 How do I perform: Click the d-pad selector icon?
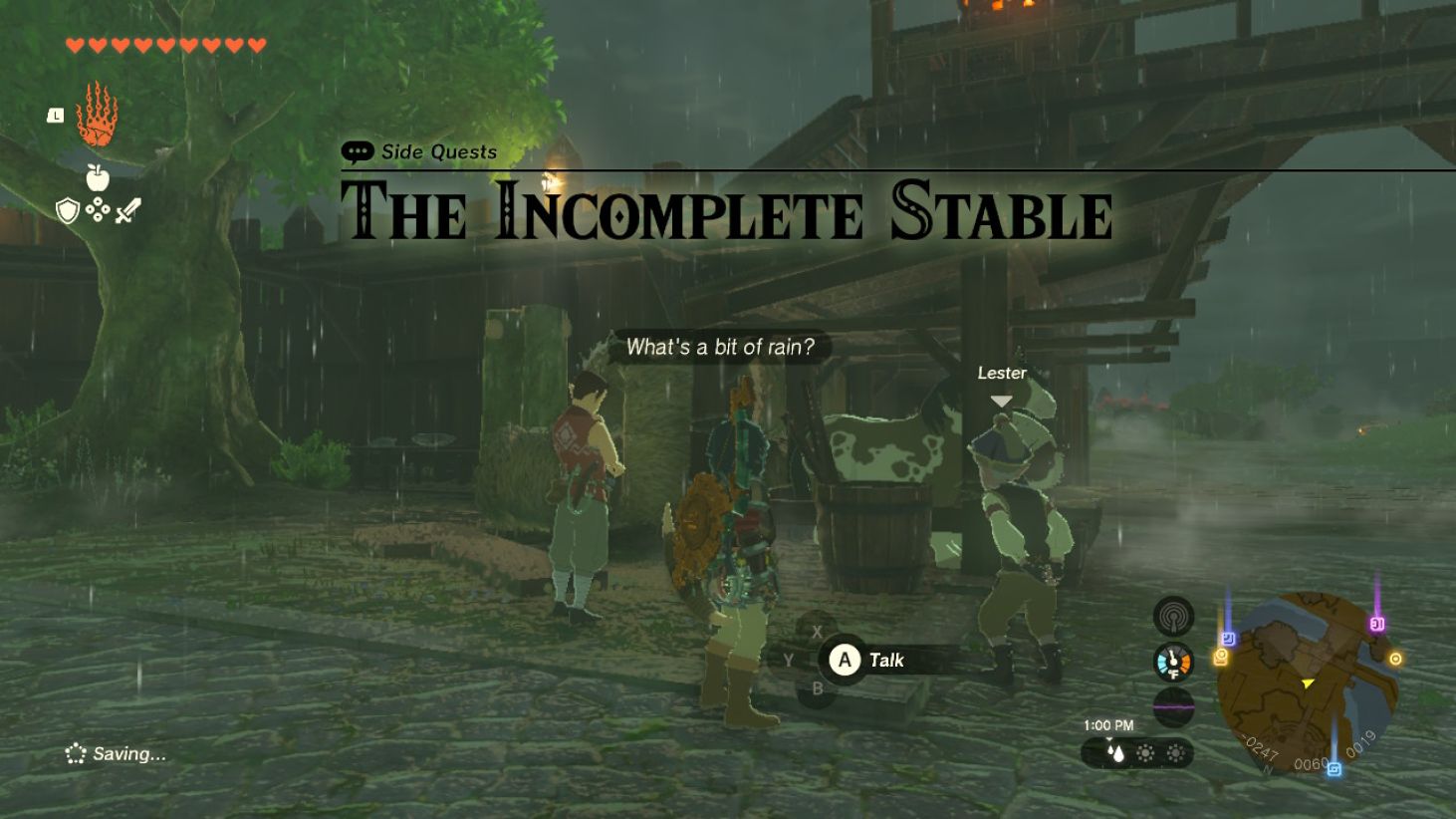[x=99, y=211]
